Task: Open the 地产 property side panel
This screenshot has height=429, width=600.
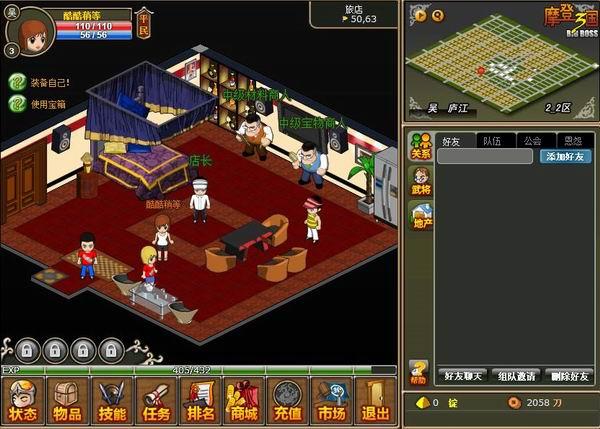Action: coord(420,215)
